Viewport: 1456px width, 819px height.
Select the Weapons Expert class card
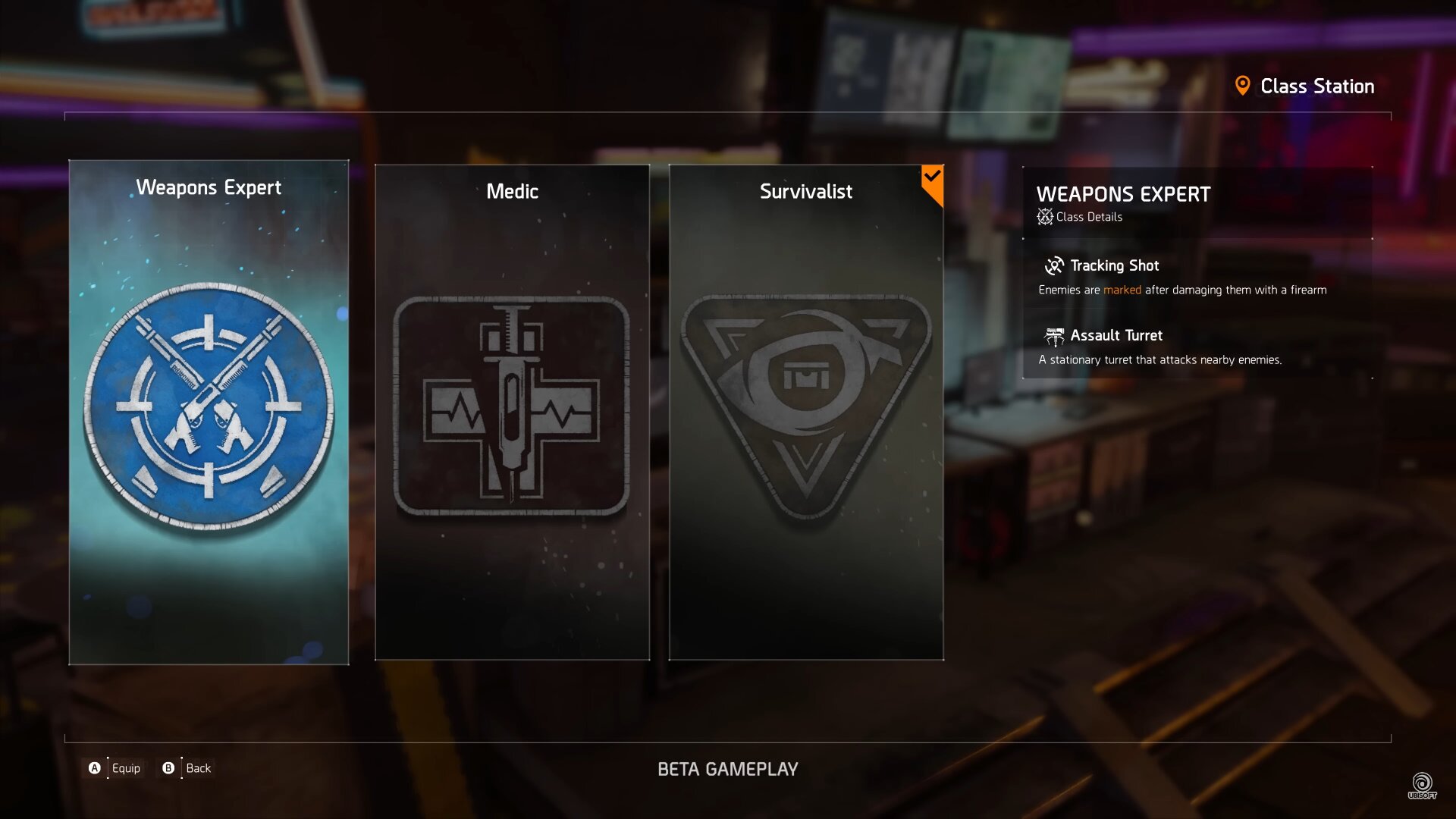point(209,412)
